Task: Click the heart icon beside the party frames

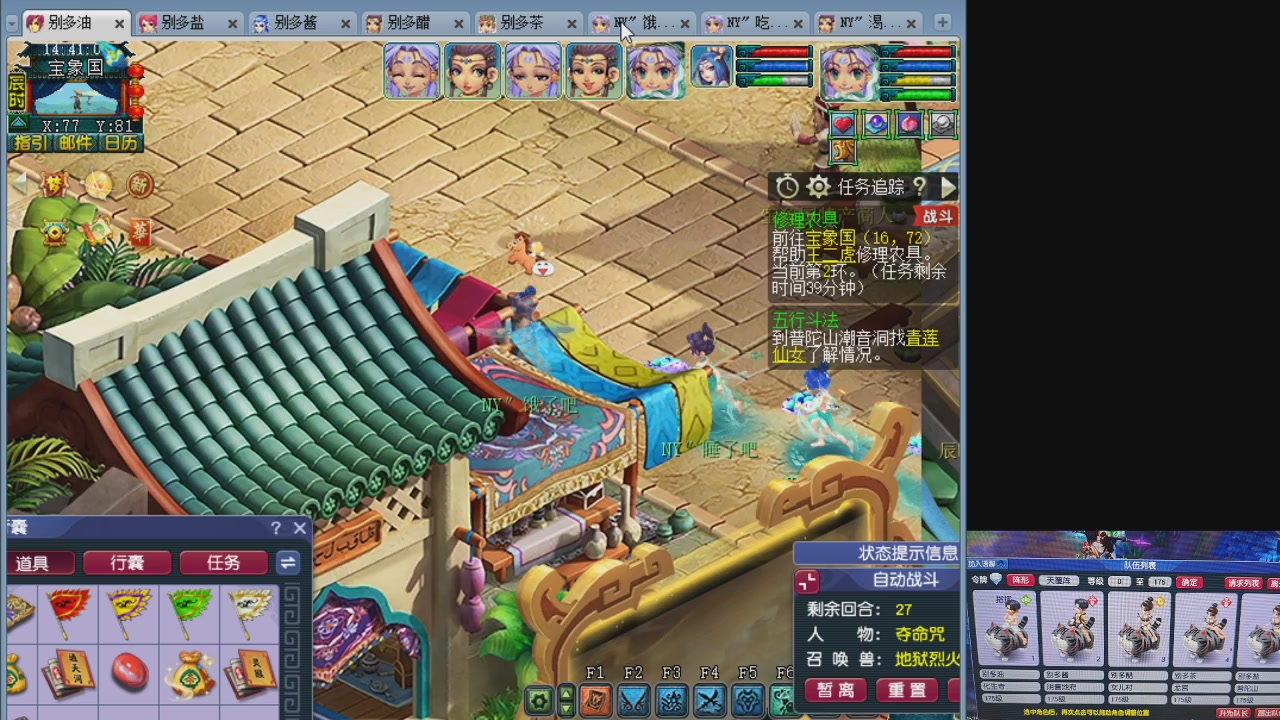Action: 844,123
